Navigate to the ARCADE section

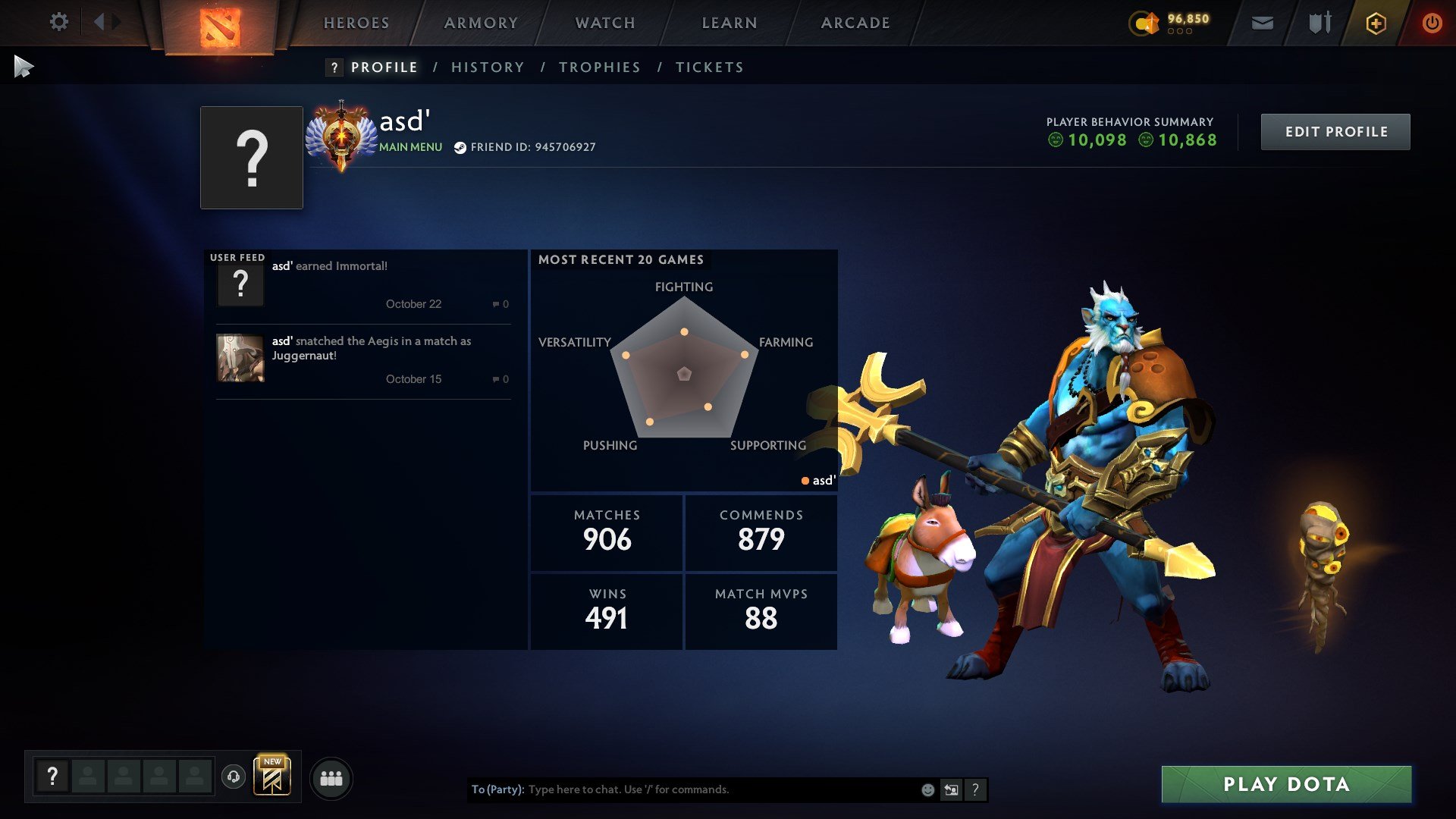coord(855,23)
